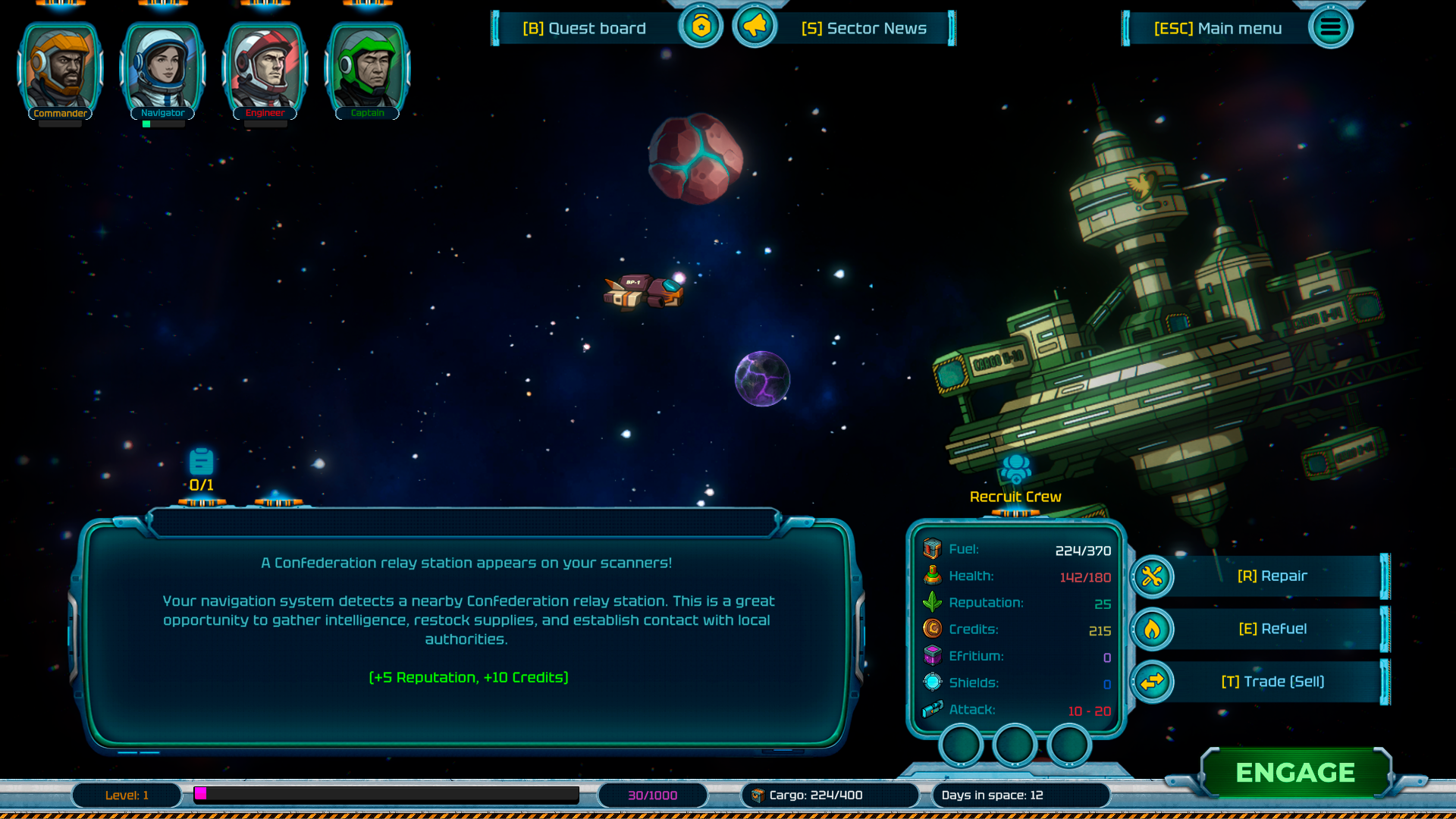The width and height of the screenshot is (1456, 819).
Task: Open Trade (Sell) option
Action: coord(1272,682)
